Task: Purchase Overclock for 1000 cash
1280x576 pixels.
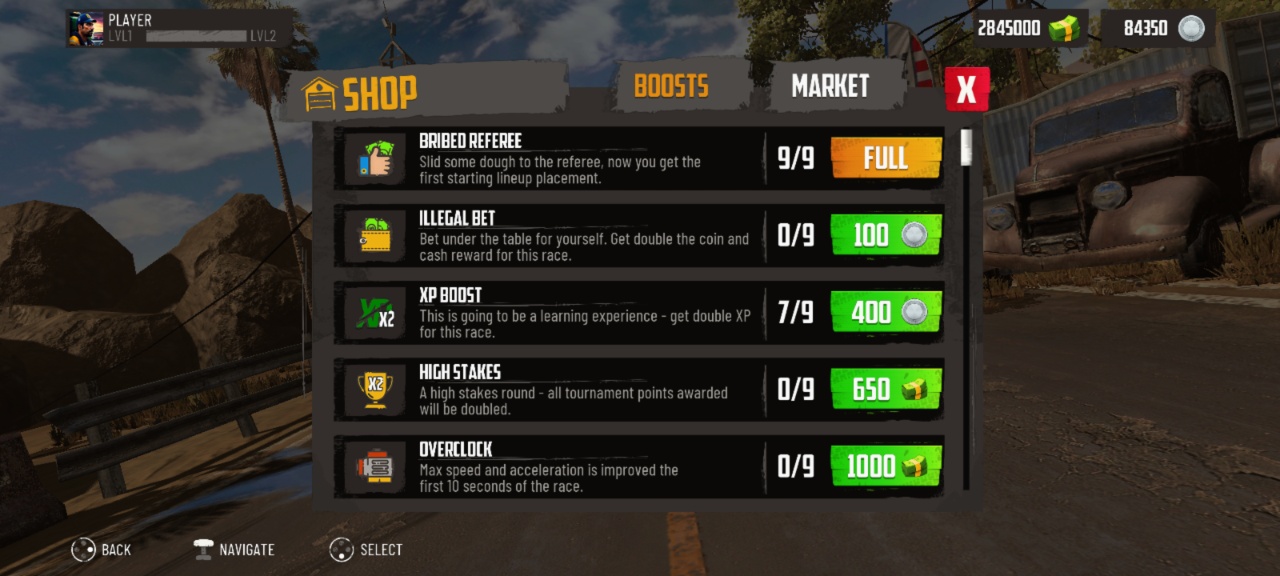Action: [886, 466]
